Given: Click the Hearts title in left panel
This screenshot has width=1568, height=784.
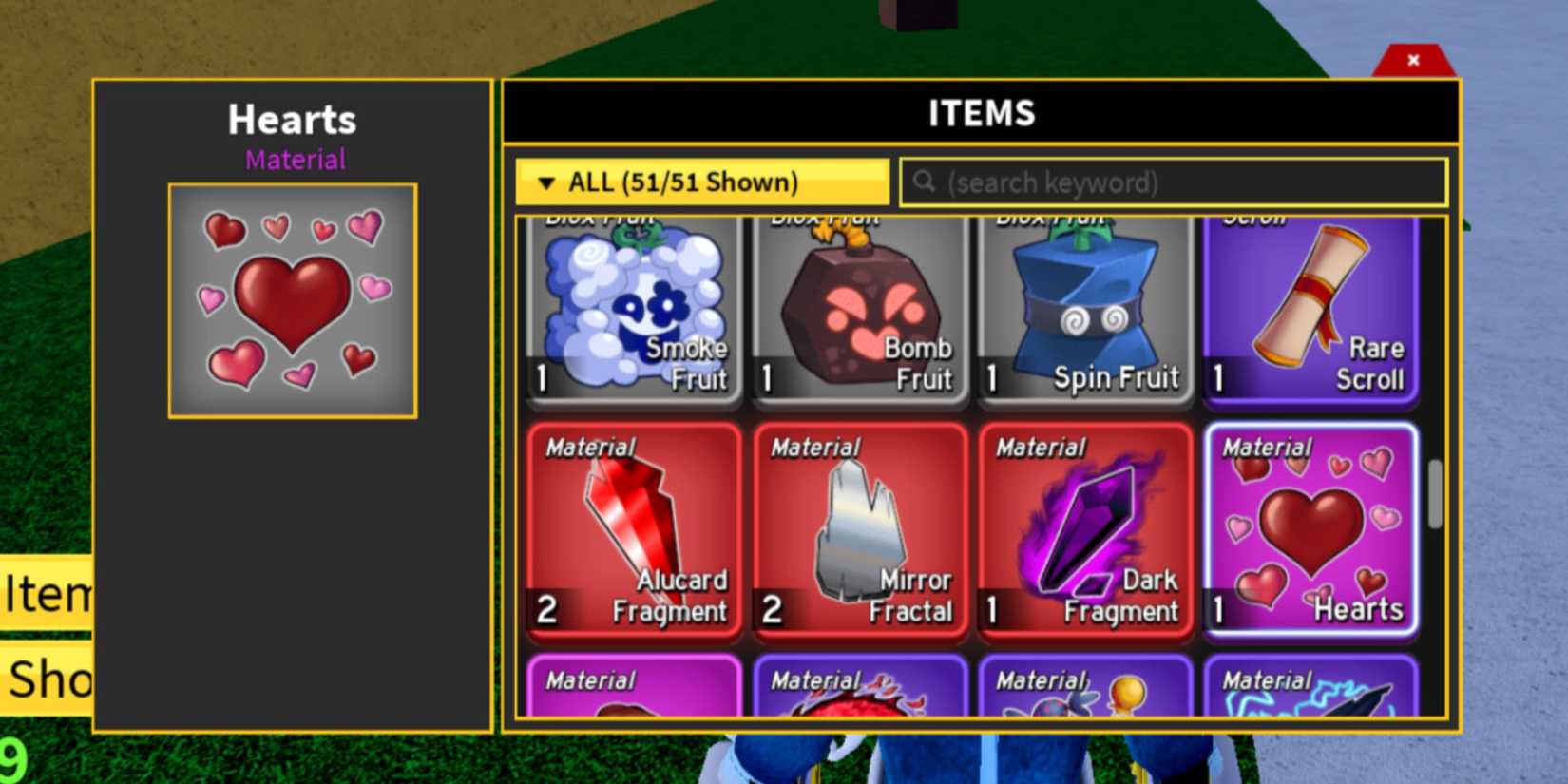Looking at the screenshot, I should [x=291, y=120].
